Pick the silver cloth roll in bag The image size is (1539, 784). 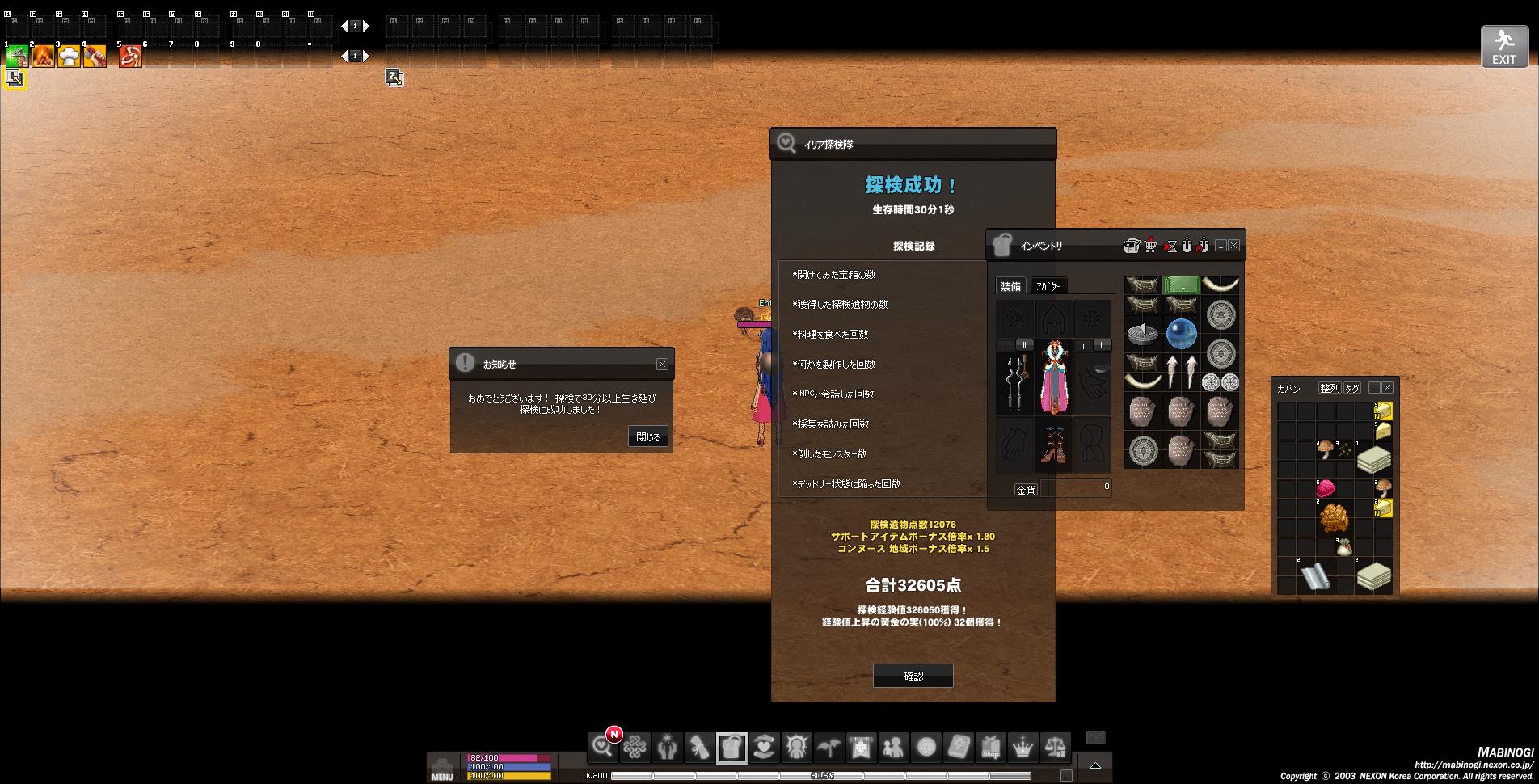1315,576
